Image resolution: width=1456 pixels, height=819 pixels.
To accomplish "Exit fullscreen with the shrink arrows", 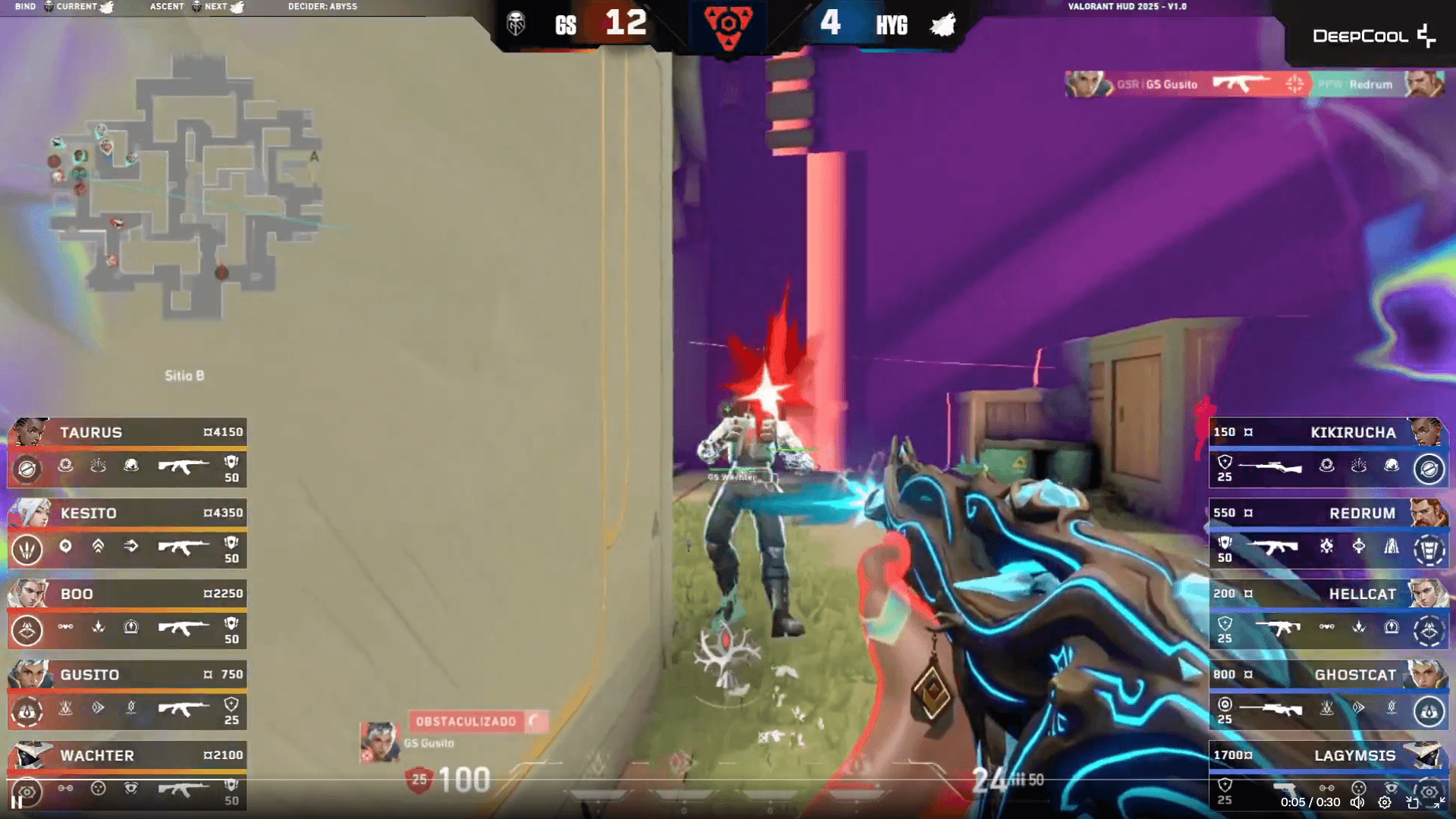I will (1439, 802).
